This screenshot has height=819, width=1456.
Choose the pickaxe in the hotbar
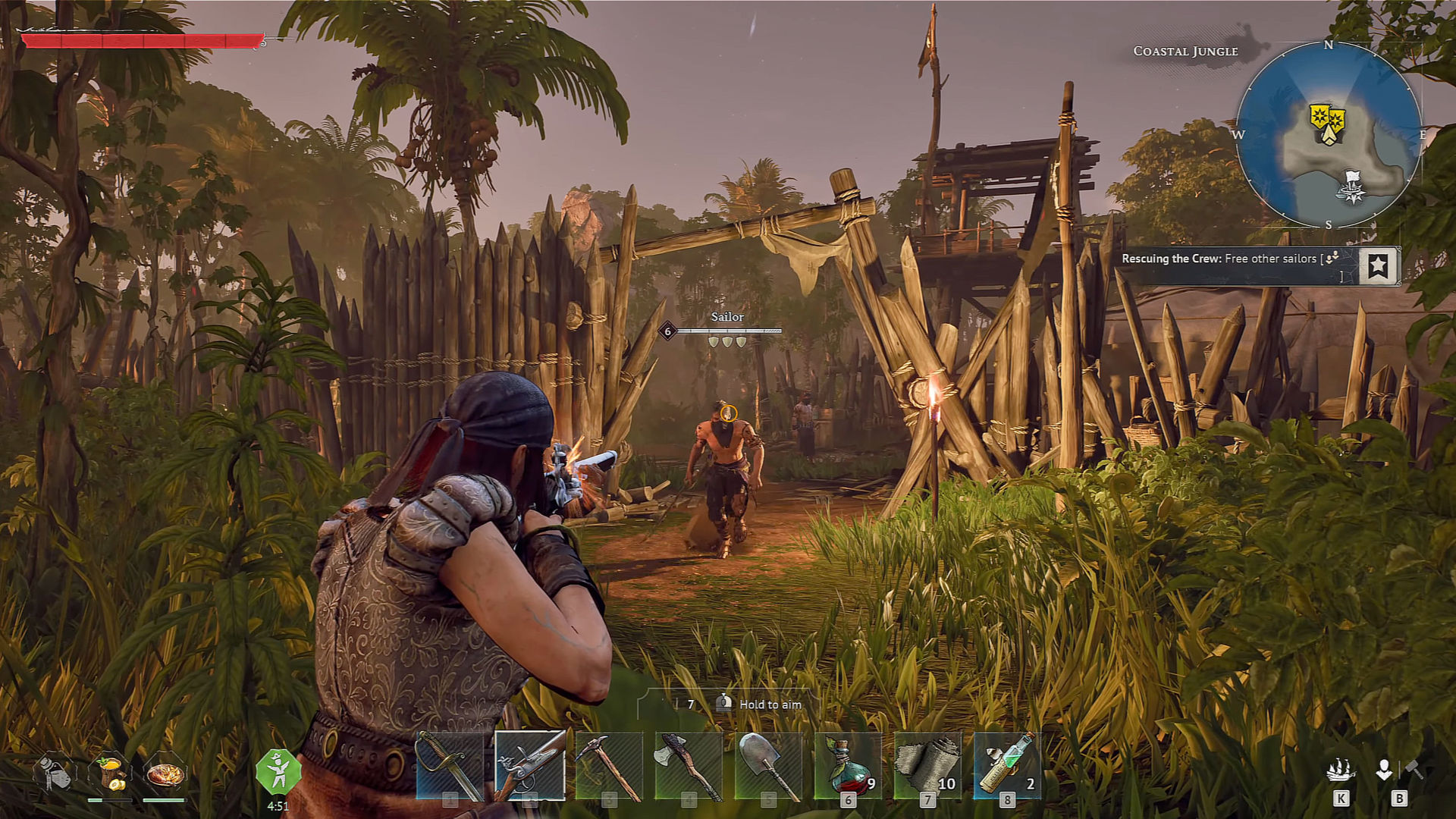pos(609,766)
